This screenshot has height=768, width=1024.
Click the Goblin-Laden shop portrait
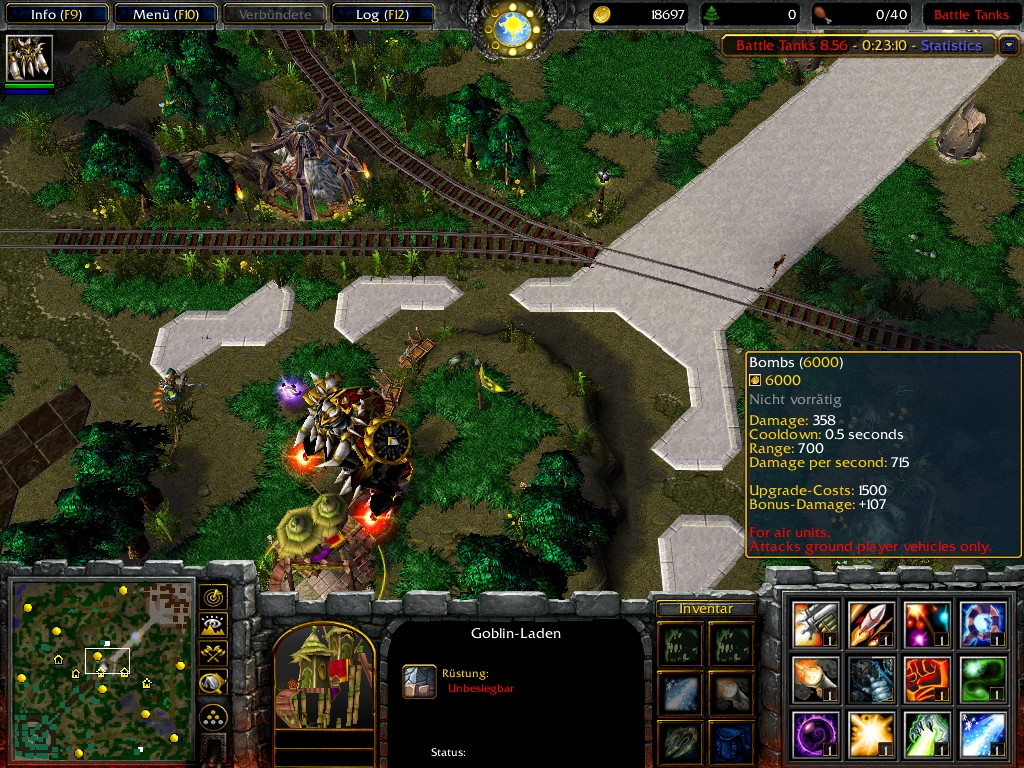(x=323, y=680)
